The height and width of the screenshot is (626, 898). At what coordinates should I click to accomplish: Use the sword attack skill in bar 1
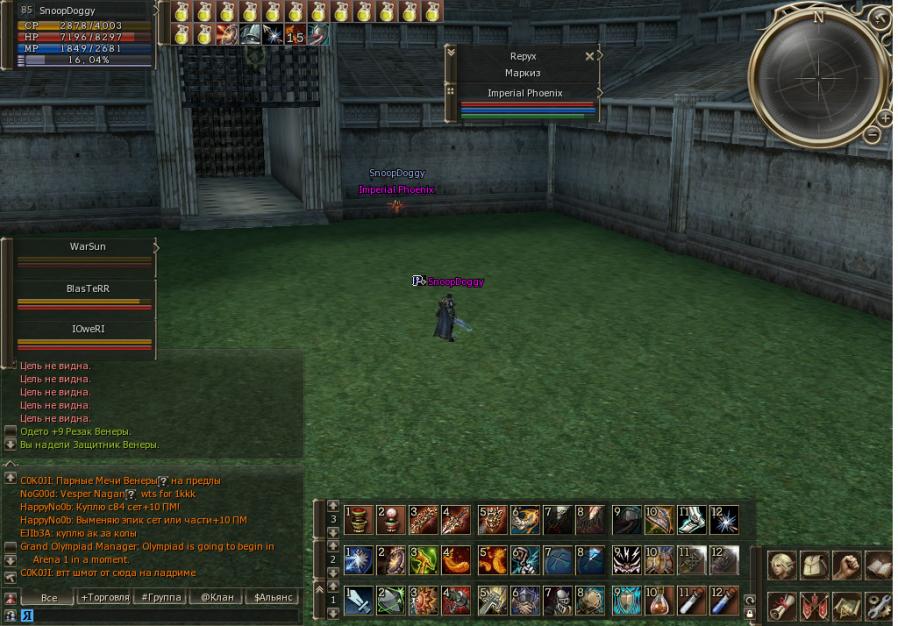click(x=358, y=600)
